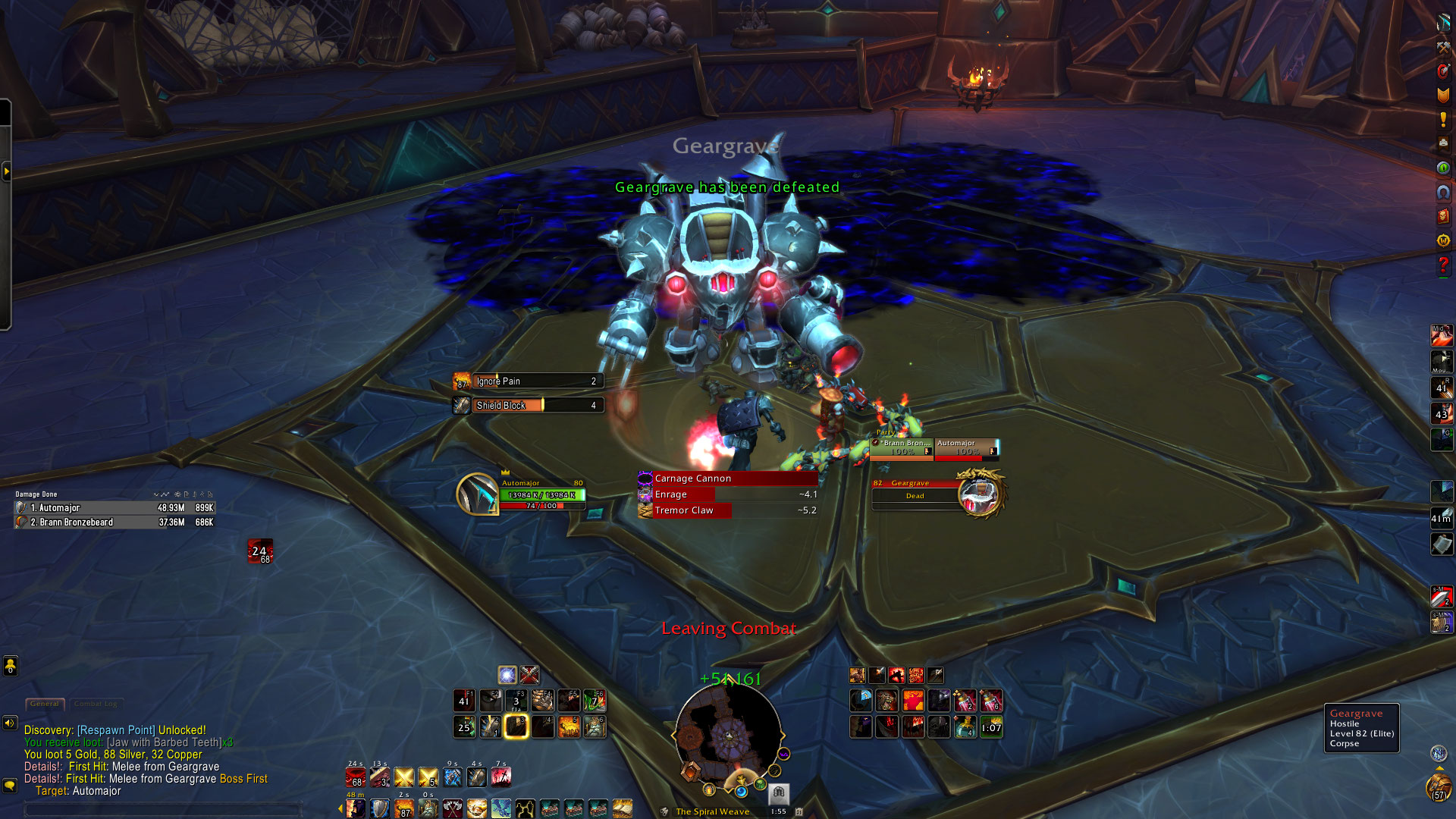The image size is (1456, 819).
Task: Open the skull-book Adventure Guide micro button
Action: (x=1443, y=216)
